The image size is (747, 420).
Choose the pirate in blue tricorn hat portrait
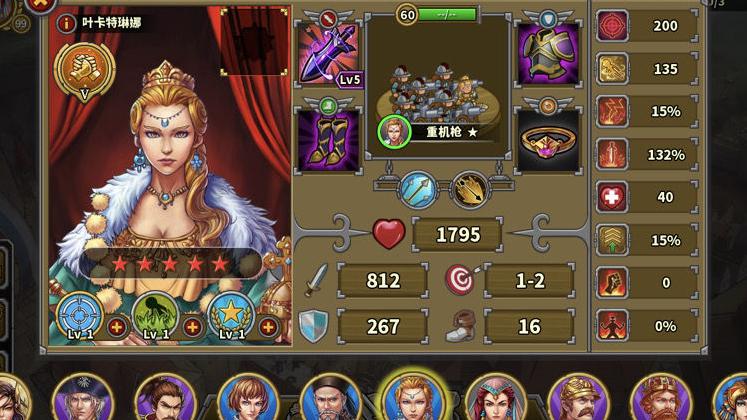point(82,398)
